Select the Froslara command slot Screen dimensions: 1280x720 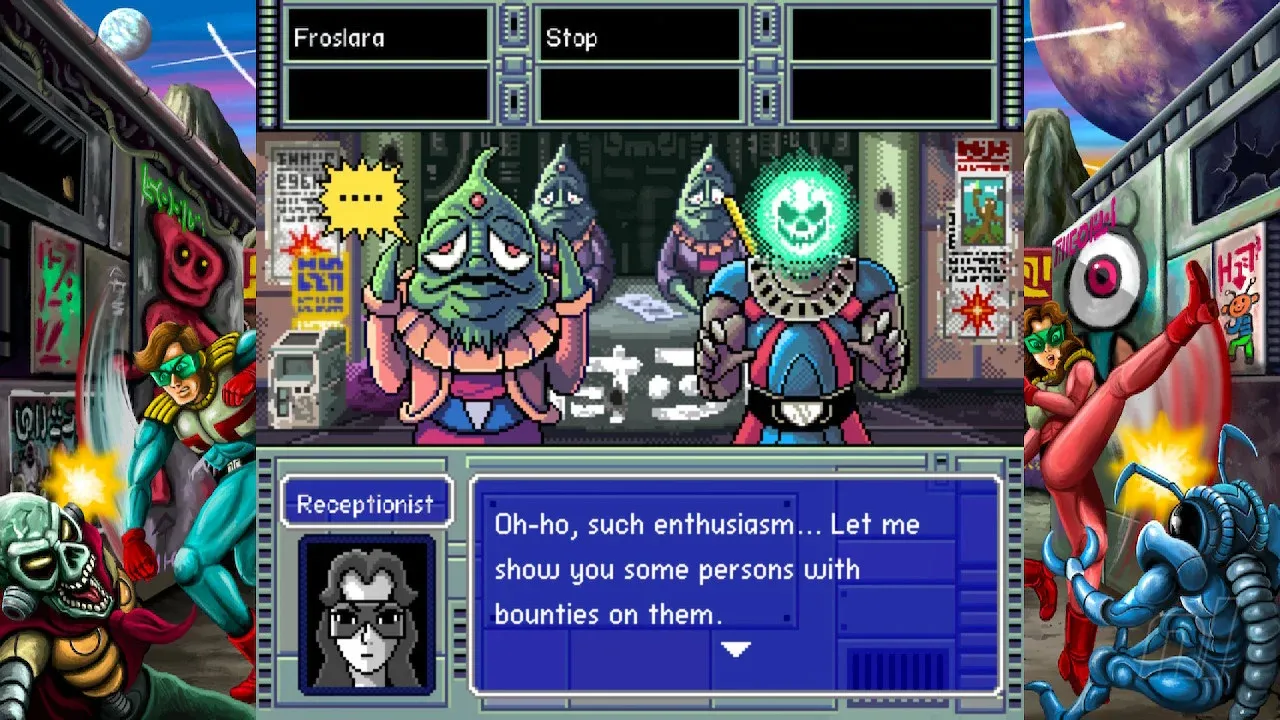pos(388,38)
